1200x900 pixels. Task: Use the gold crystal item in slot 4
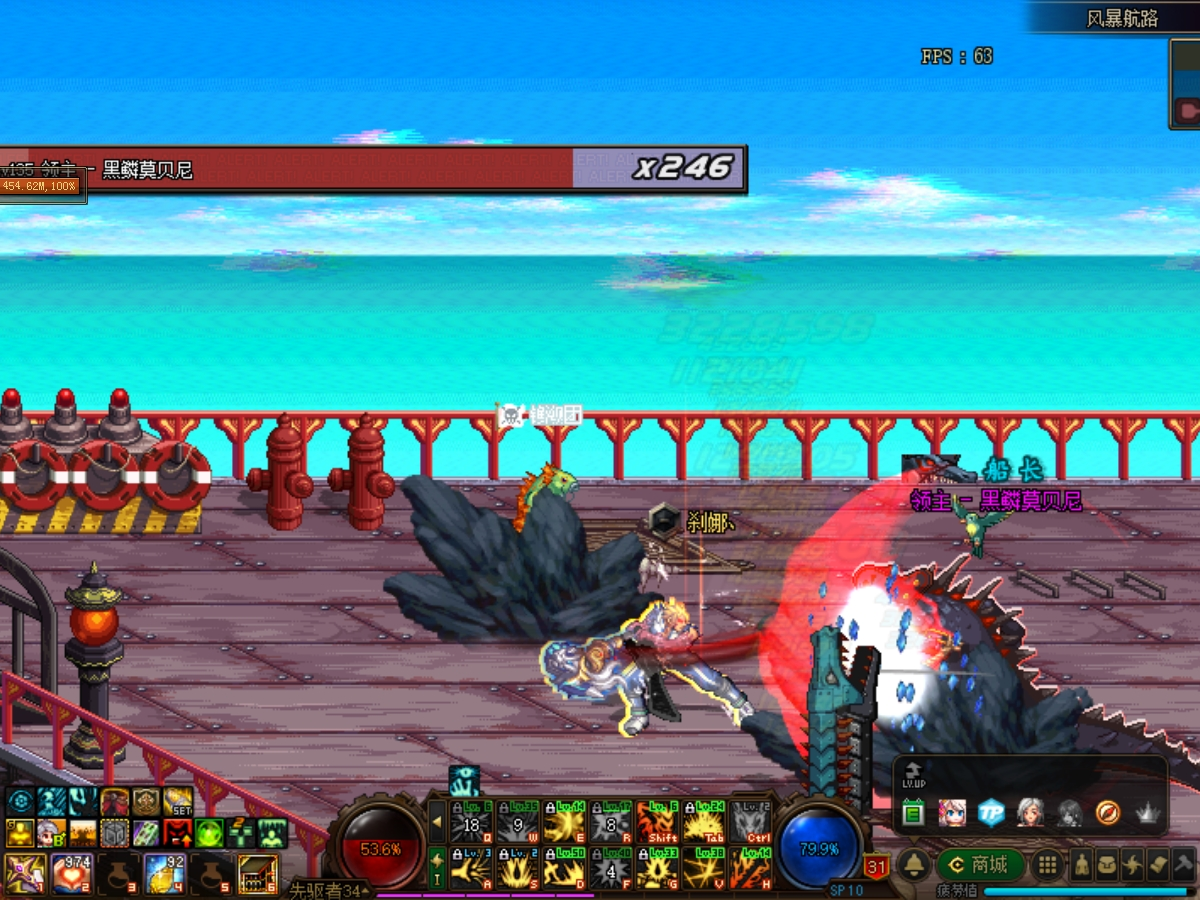click(x=164, y=872)
